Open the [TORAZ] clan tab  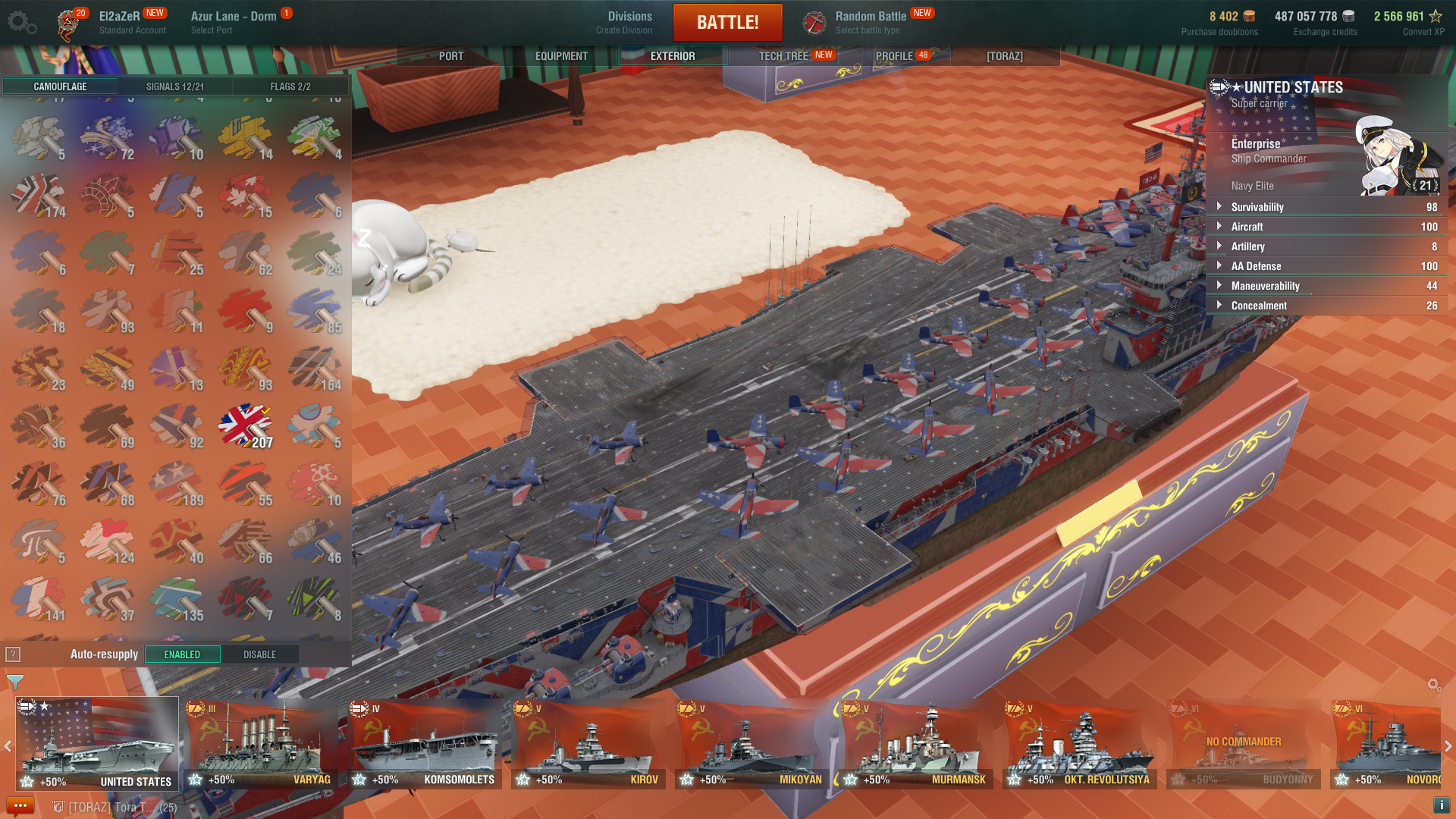(1004, 56)
